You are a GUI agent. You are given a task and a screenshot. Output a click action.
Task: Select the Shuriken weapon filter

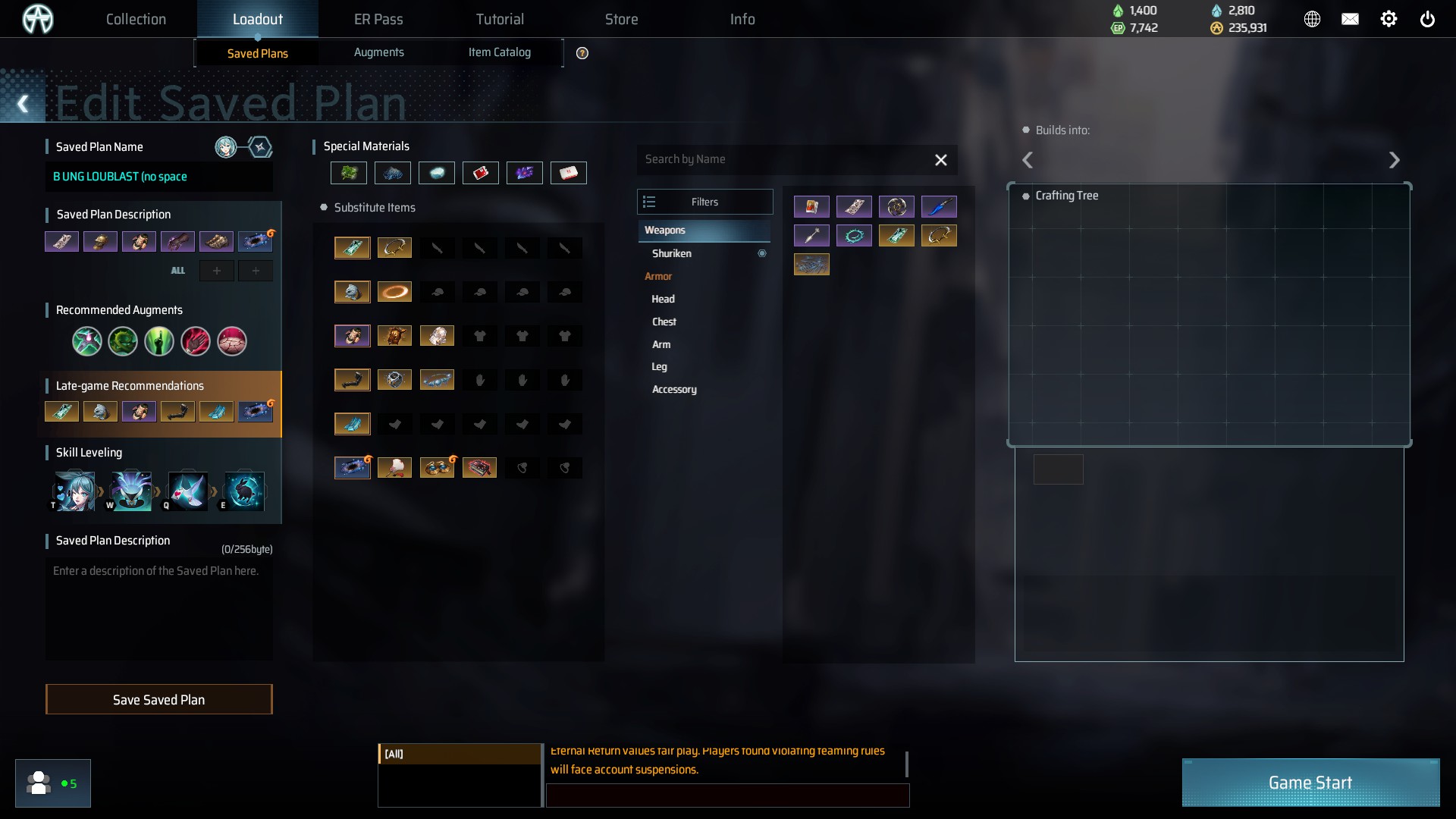tap(672, 253)
